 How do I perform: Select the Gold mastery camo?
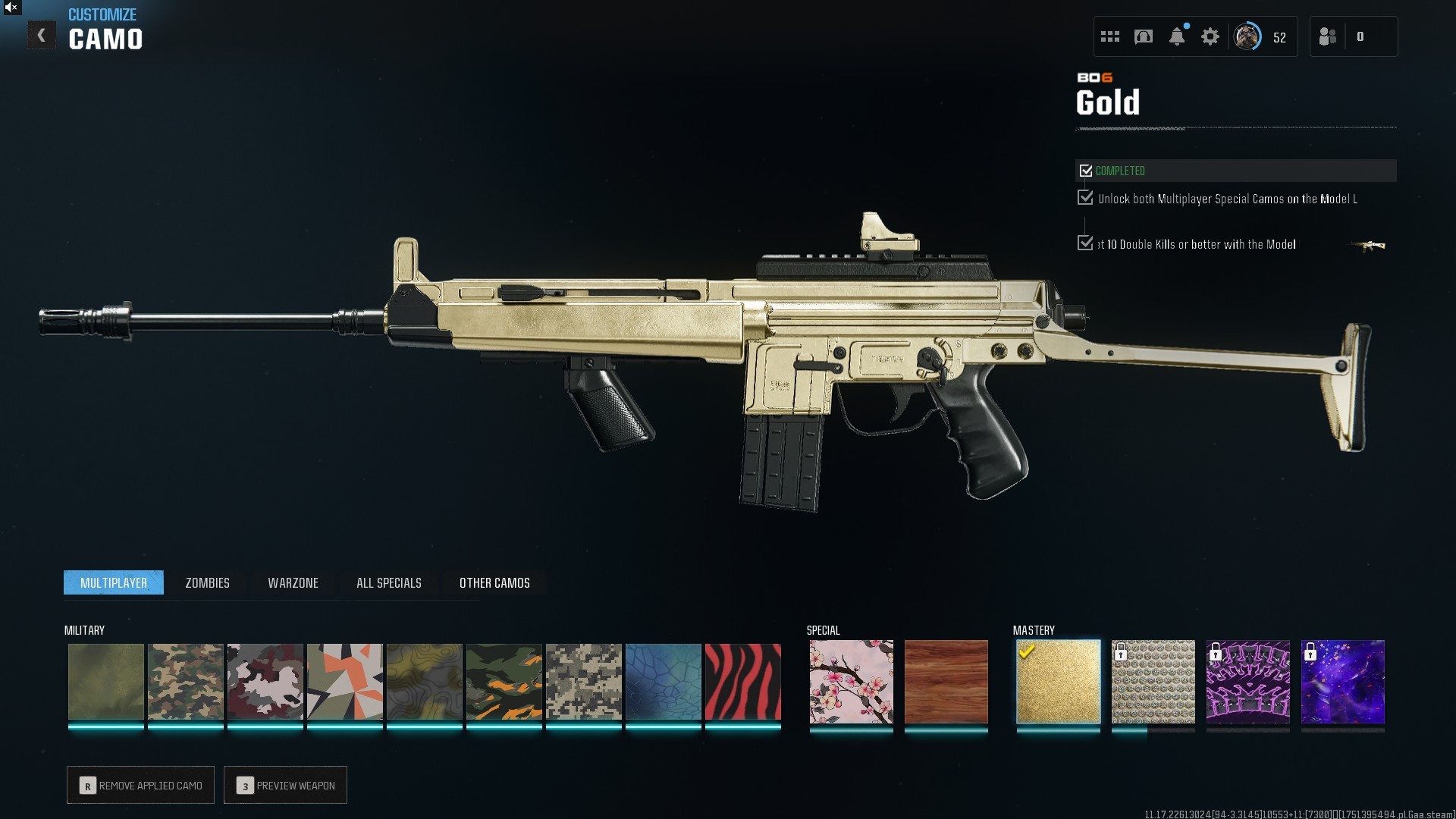coord(1058,682)
